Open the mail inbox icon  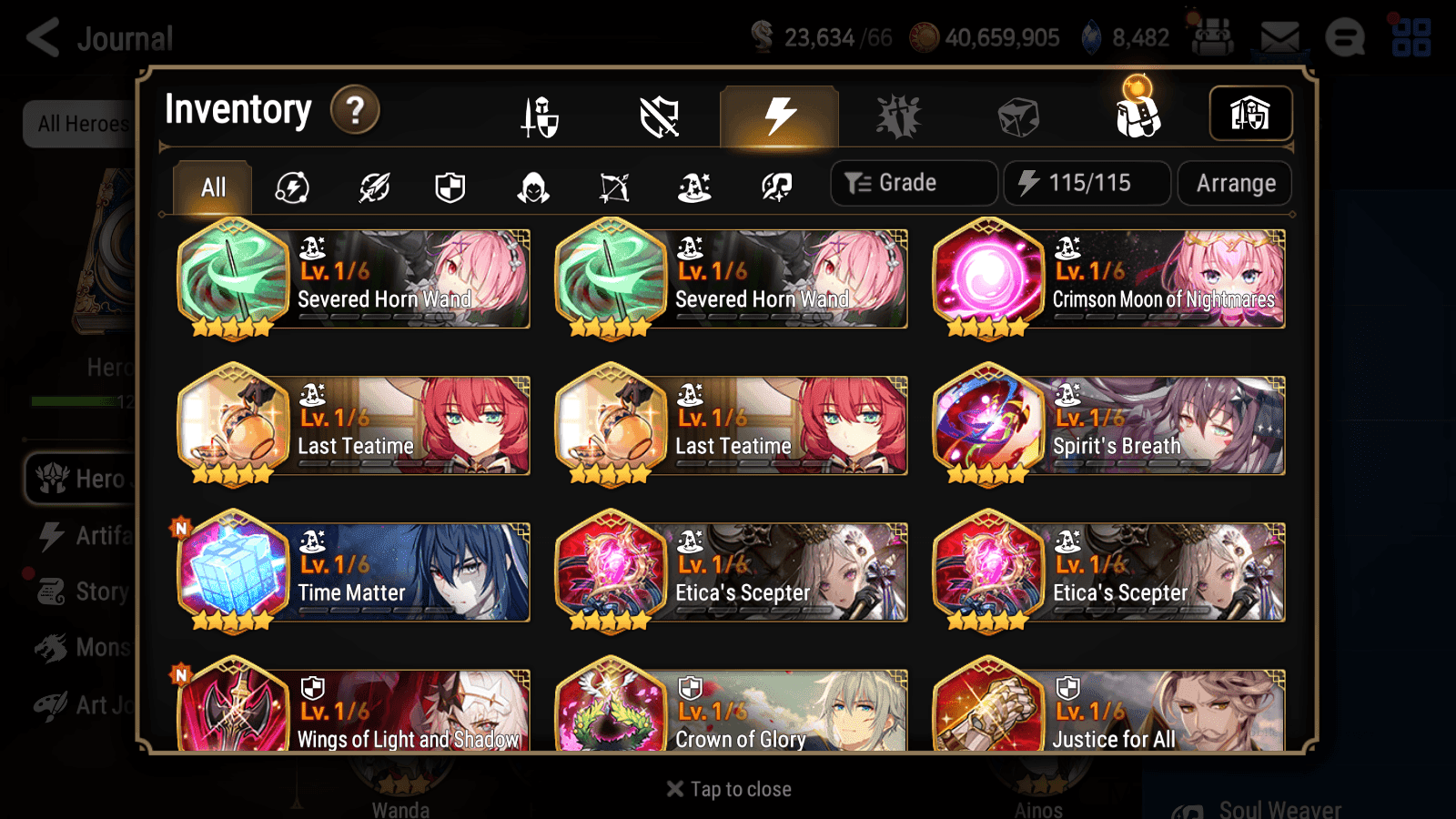[x=1278, y=36]
